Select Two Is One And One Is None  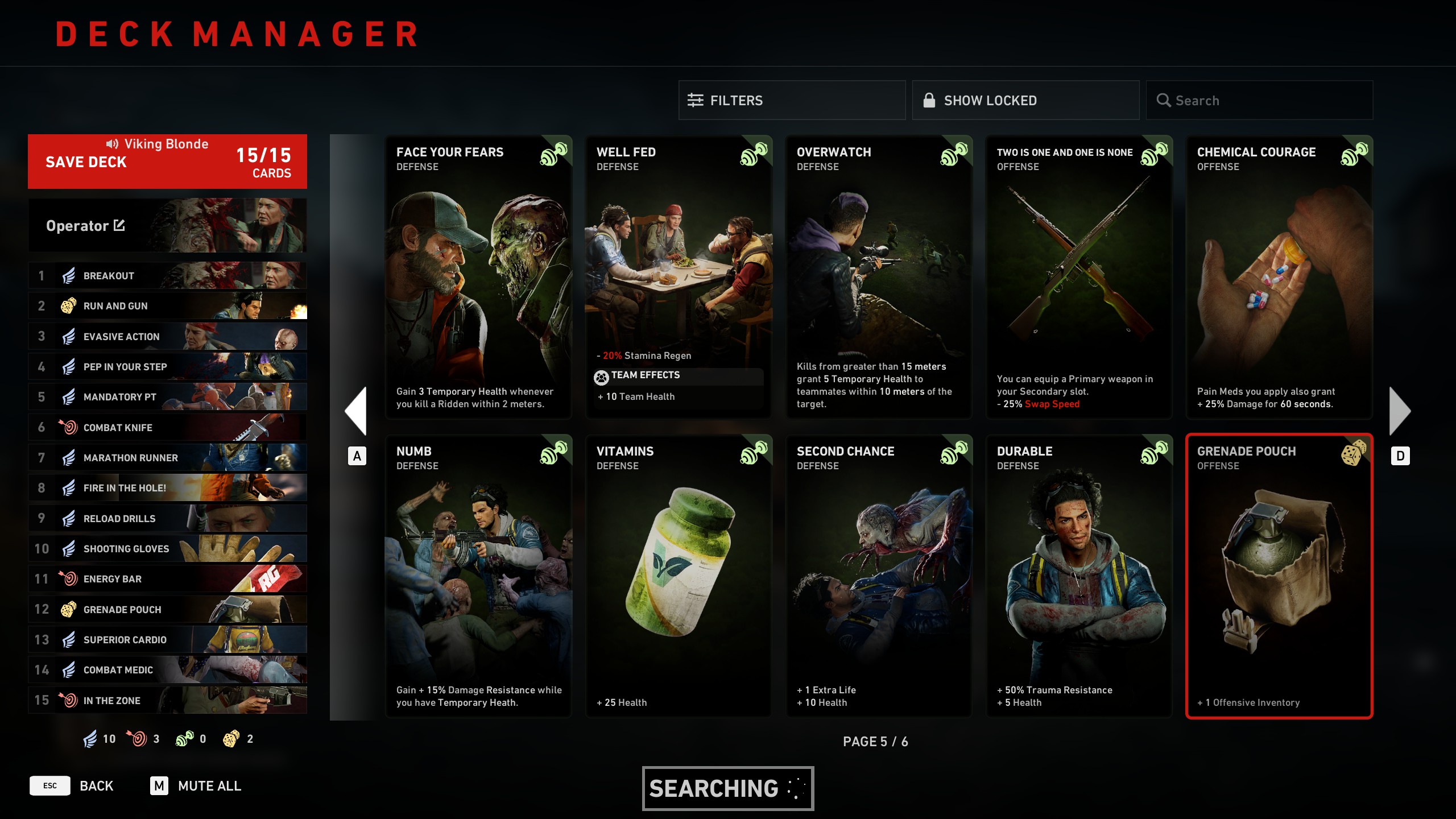[x=1079, y=277]
